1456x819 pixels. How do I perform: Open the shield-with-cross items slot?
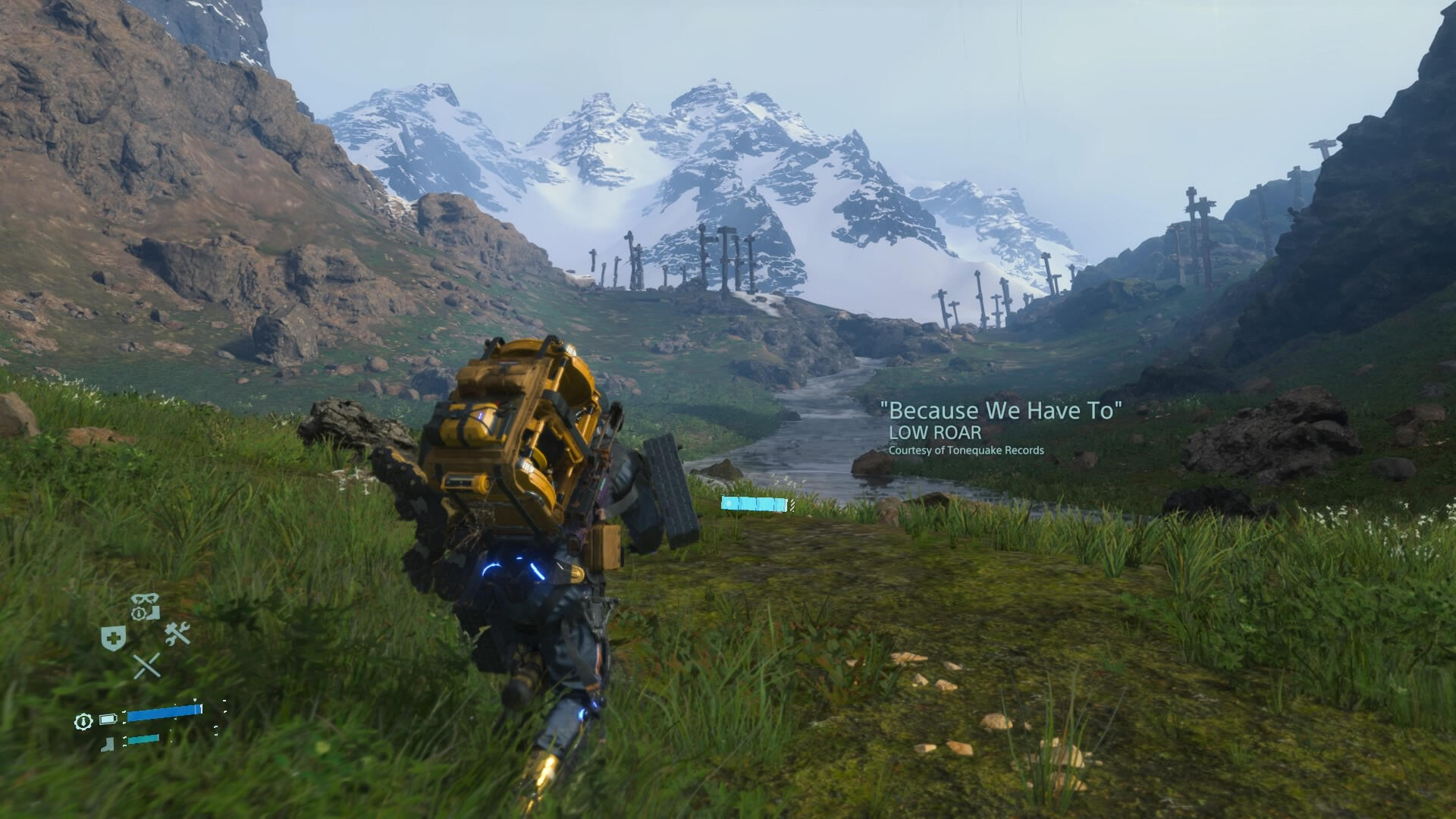coord(113,639)
